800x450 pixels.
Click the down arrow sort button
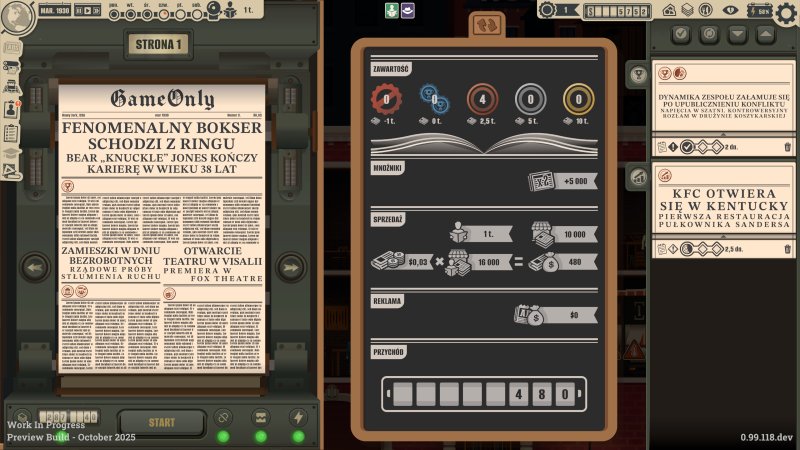click(737, 34)
